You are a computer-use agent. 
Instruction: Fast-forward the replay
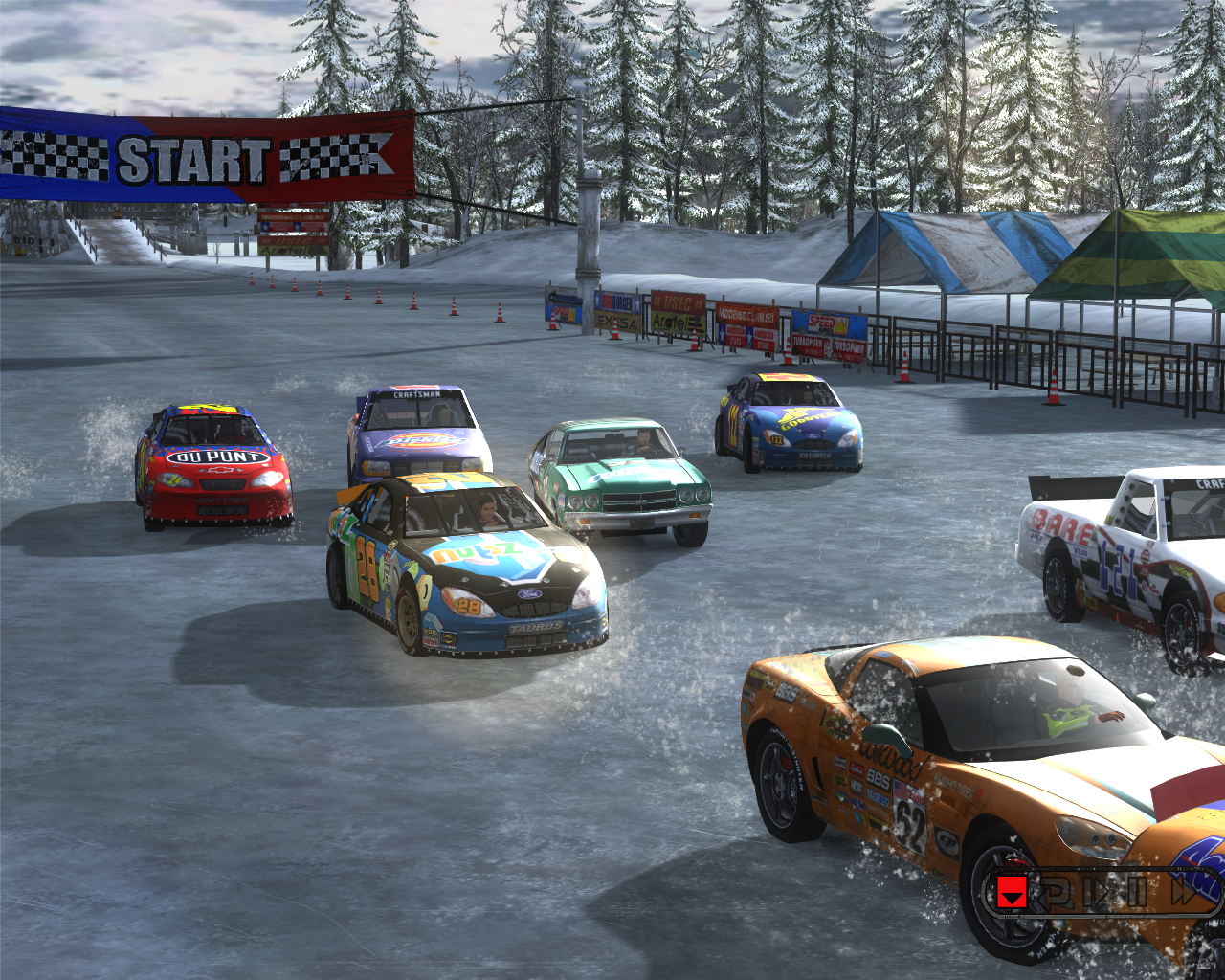pyautogui.click(x=1184, y=892)
